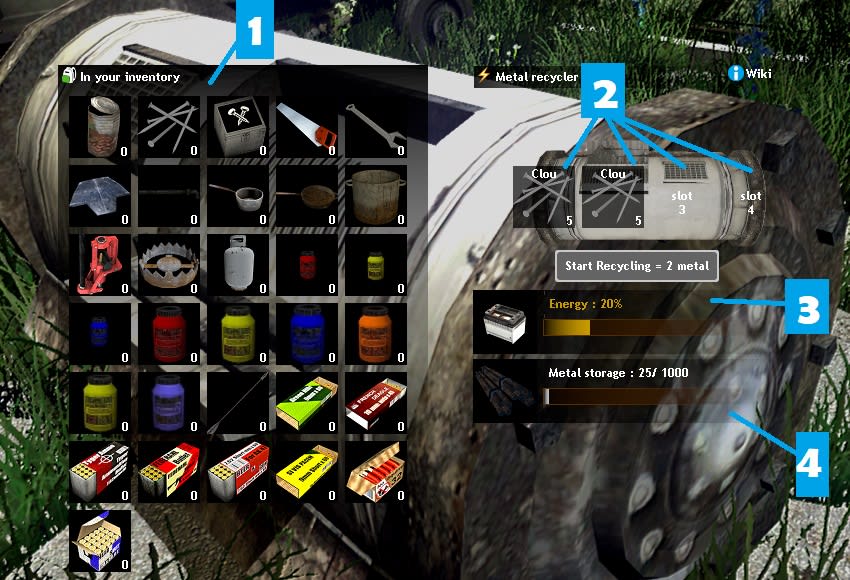Choose the white gas canister slot
This screenshot has width=850, height=580.
tap(238, 264)
